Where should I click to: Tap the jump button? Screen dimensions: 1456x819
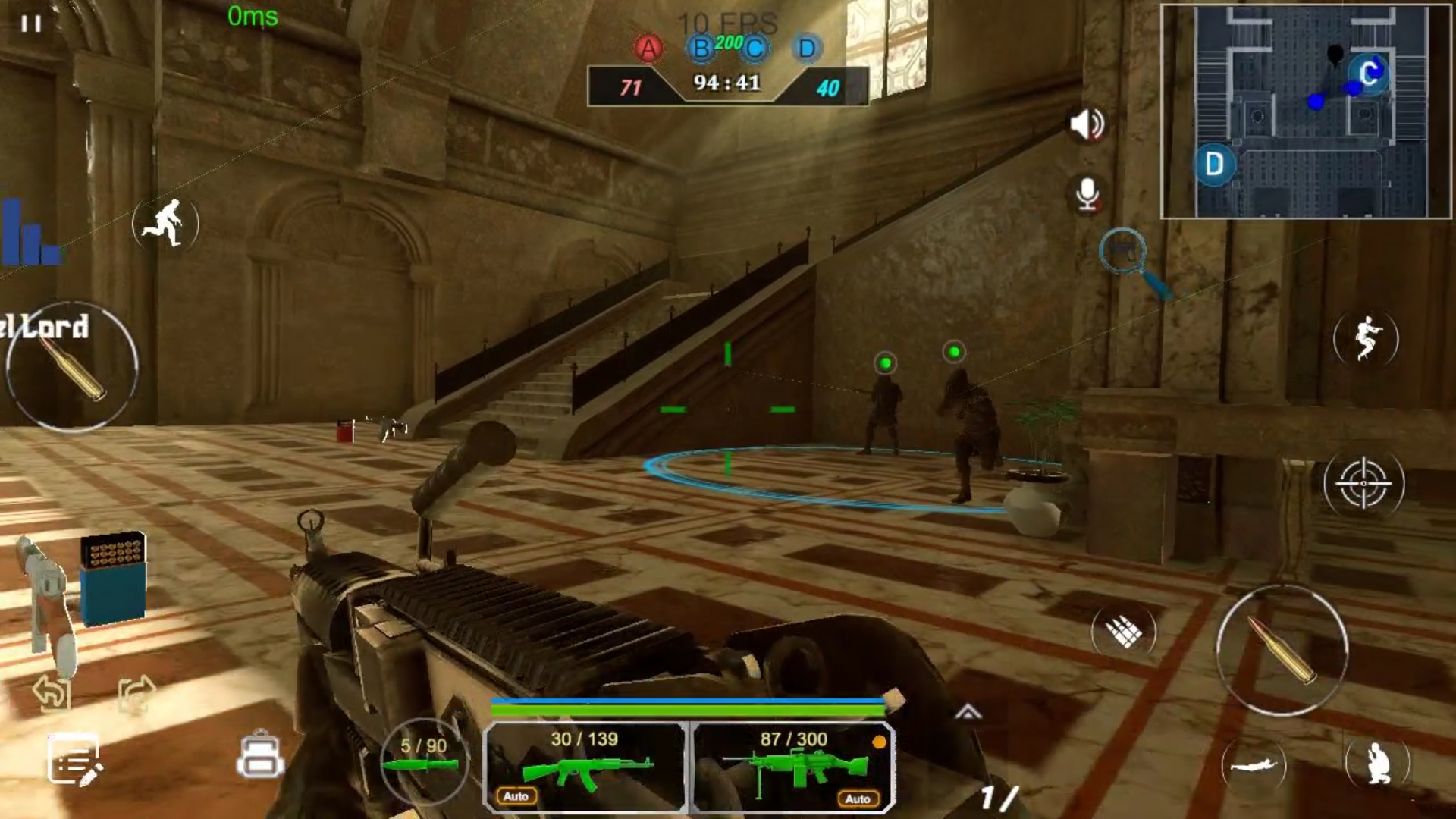pos(1366,338)
